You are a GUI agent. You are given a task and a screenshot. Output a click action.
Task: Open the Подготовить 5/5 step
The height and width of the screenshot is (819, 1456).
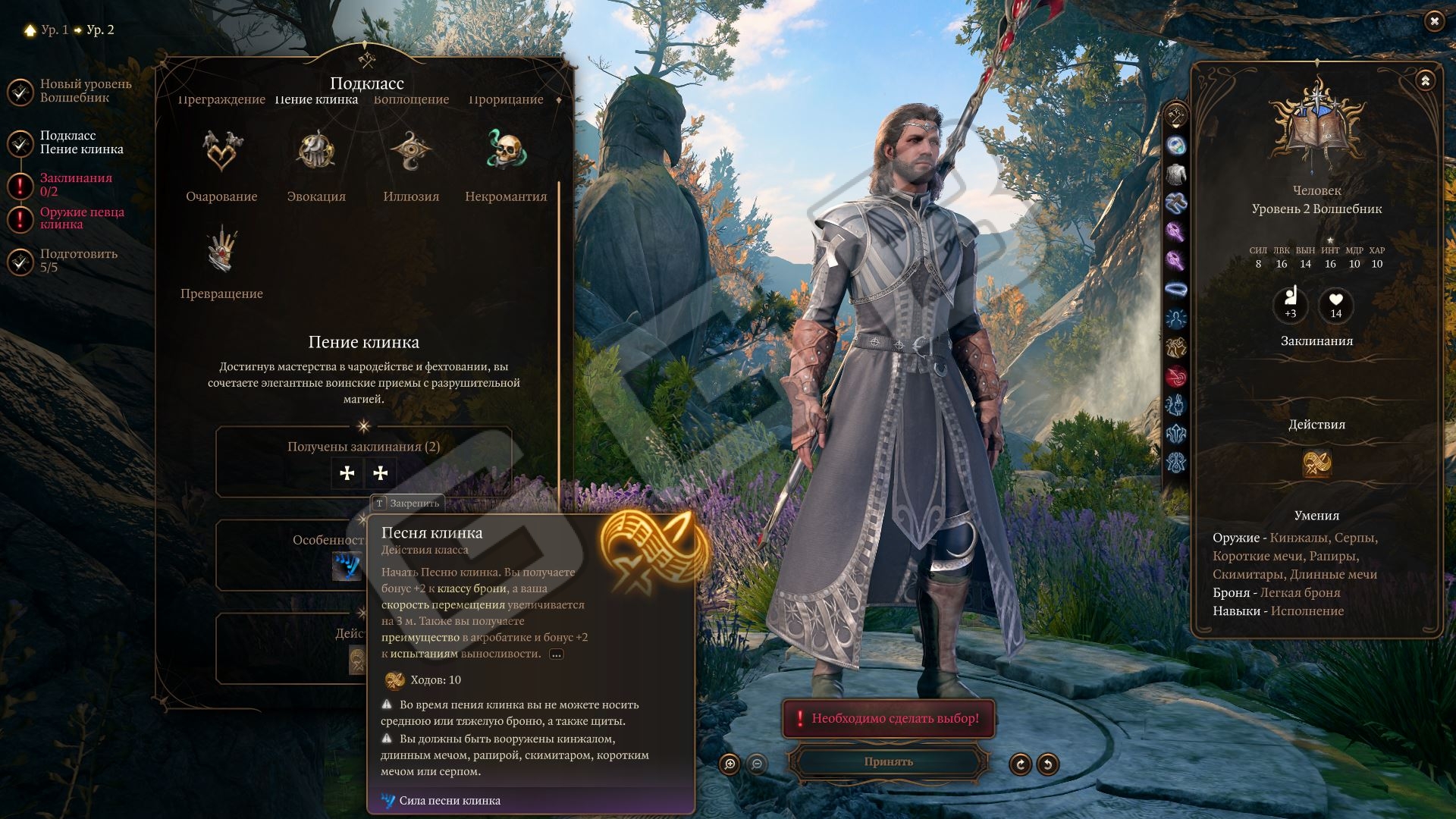(x=78, y=260)
